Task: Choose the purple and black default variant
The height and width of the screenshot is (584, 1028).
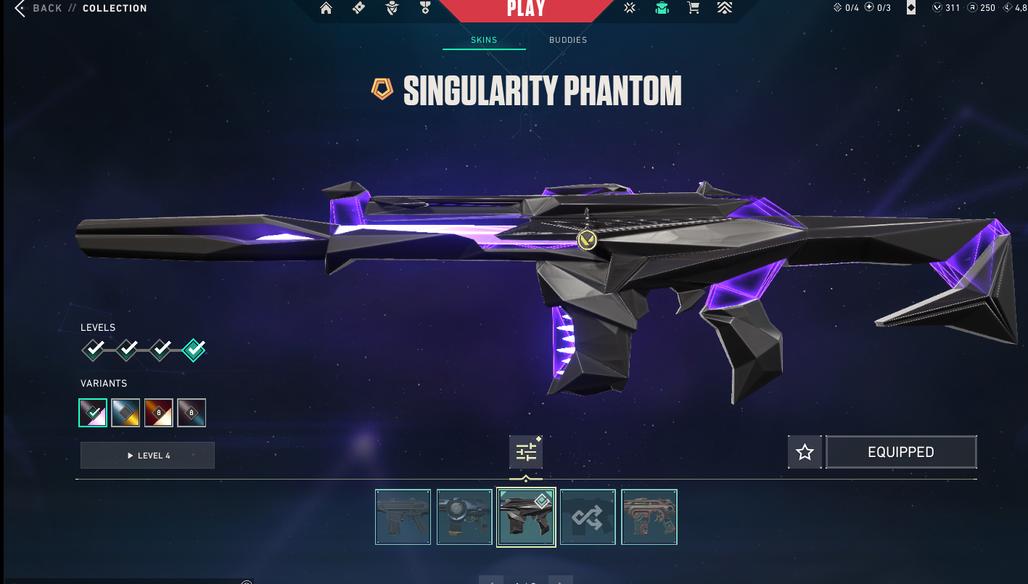Action: click(x=93, y=412)
